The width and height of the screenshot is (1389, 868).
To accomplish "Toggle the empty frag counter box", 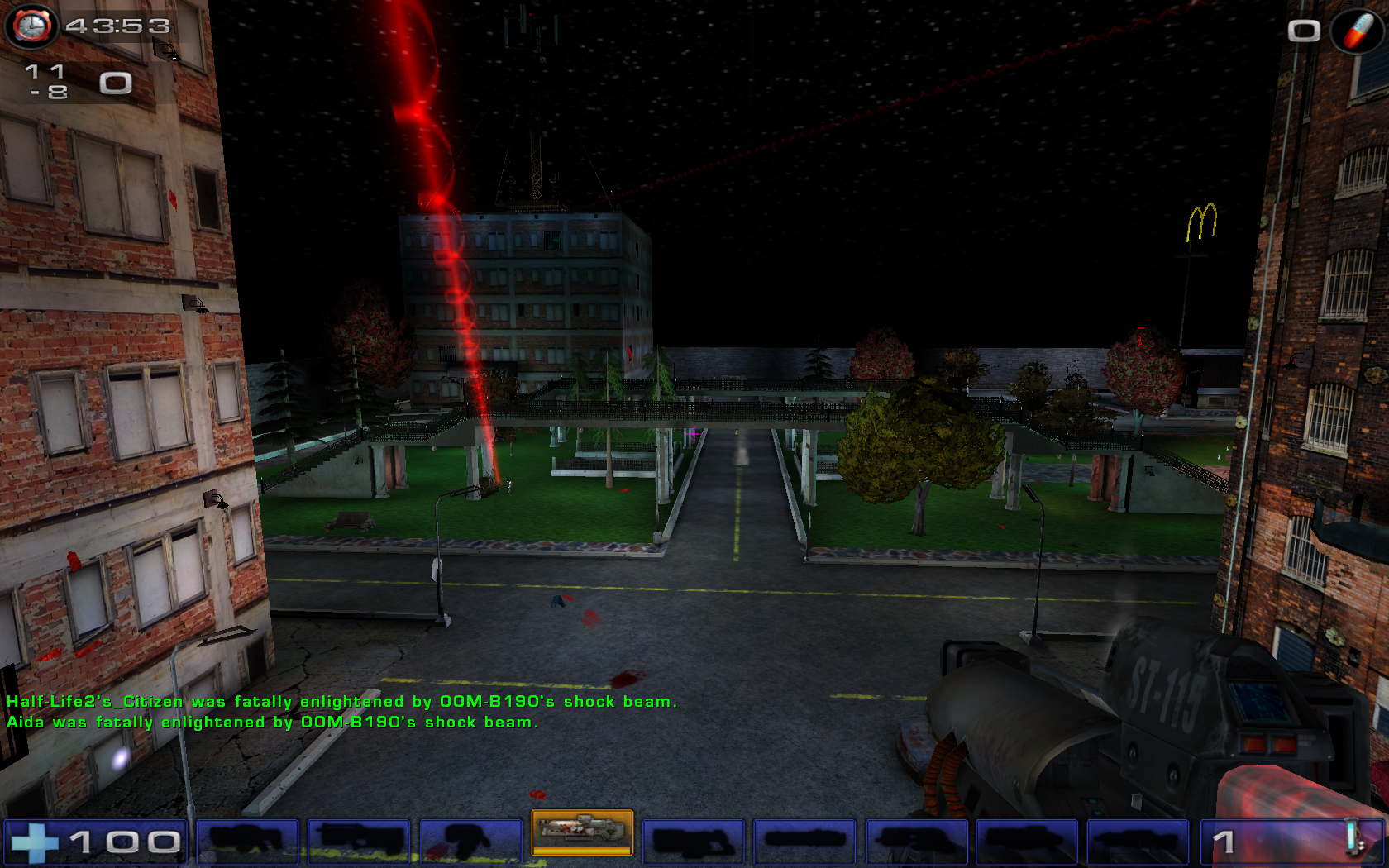I will point(1305,31).
